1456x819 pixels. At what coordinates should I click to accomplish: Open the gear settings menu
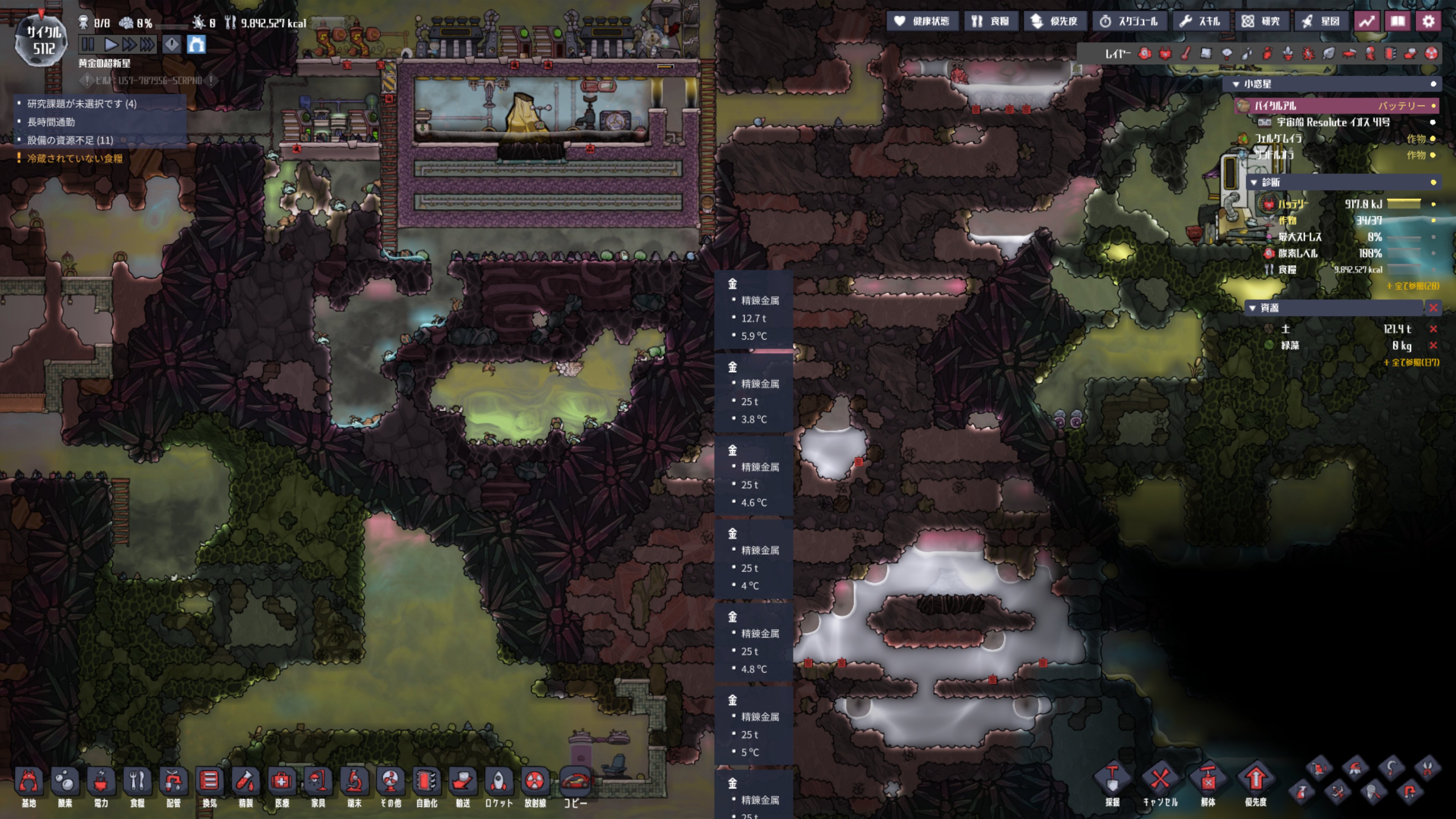[x=1428, y=22]
